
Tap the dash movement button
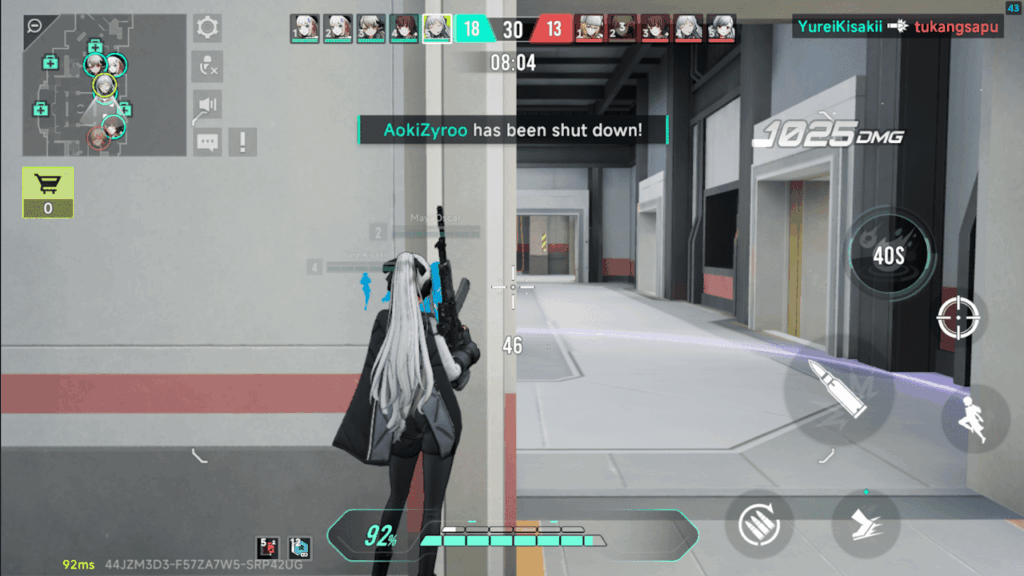[865, 523]
